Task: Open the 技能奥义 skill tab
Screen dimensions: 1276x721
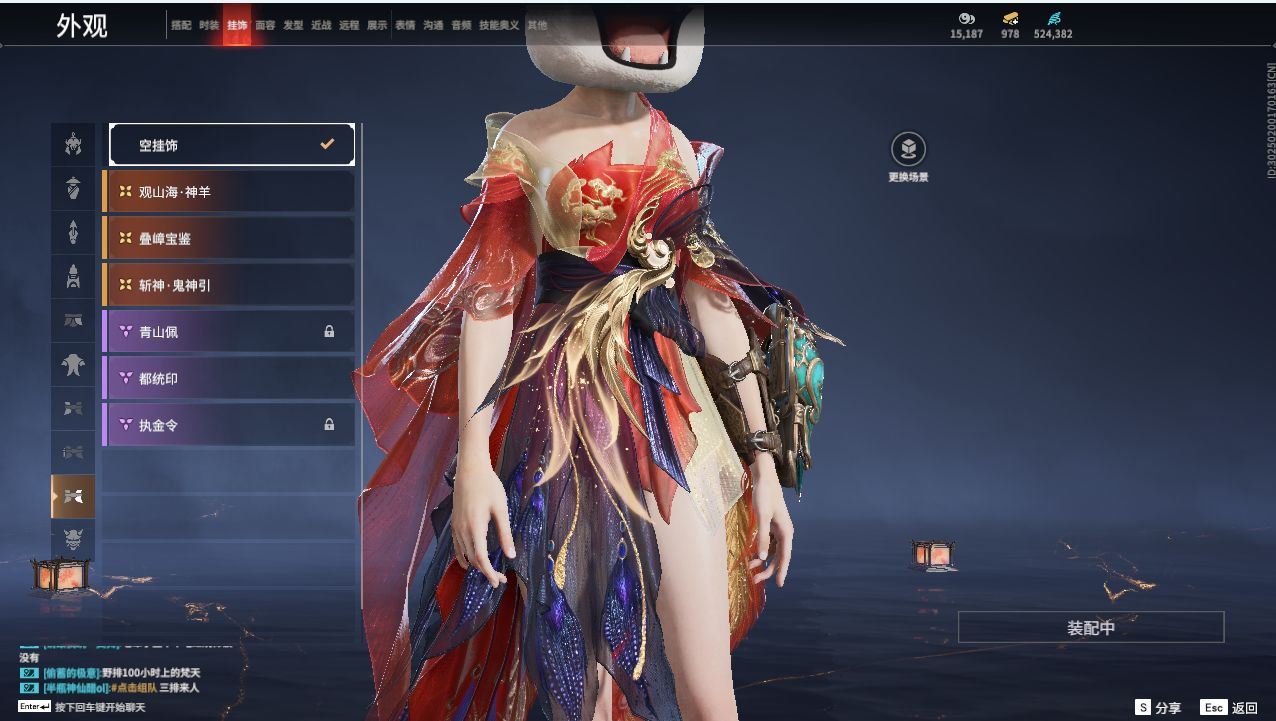Action: pyautogui.click(x=499, y=26)
